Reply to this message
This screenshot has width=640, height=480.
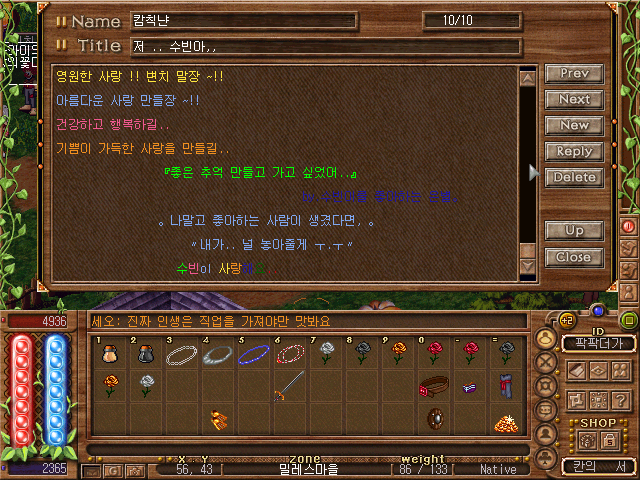coord(573,152)
